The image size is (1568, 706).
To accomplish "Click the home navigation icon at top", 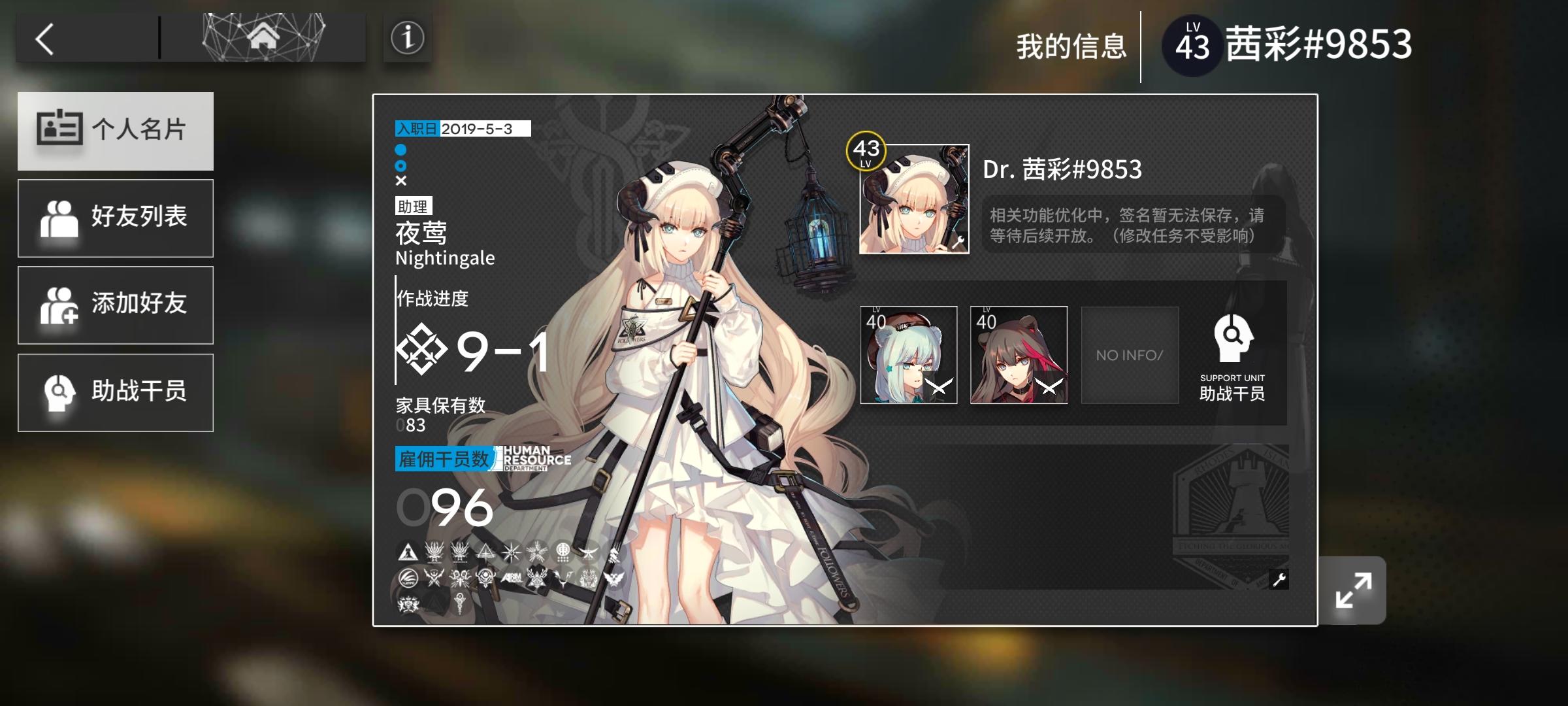I will [264, 37].
